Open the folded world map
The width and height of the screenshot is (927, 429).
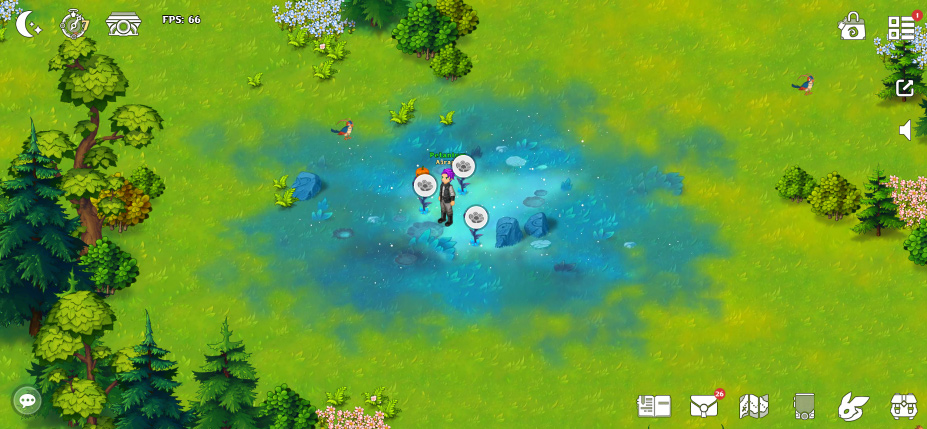[x=753, y=406]
